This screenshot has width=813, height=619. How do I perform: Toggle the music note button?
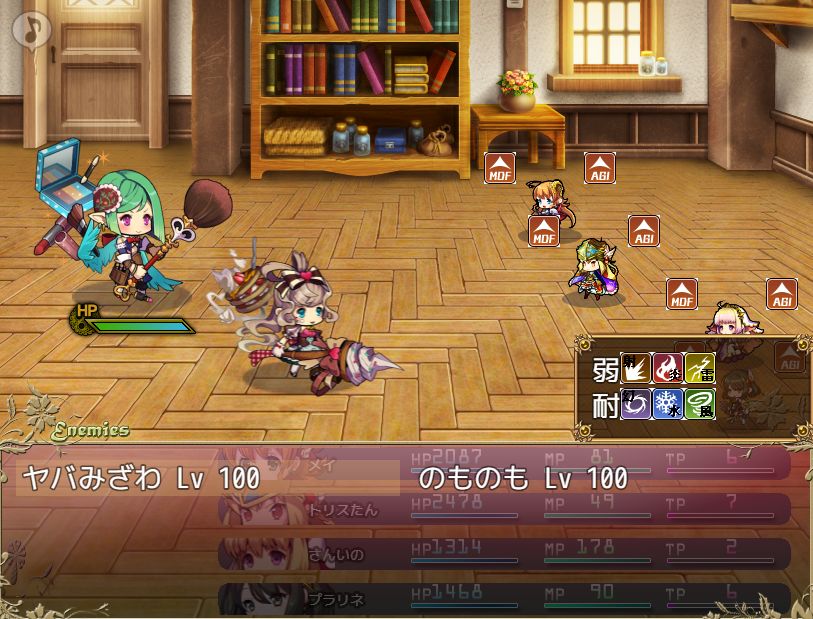[31, 29]
